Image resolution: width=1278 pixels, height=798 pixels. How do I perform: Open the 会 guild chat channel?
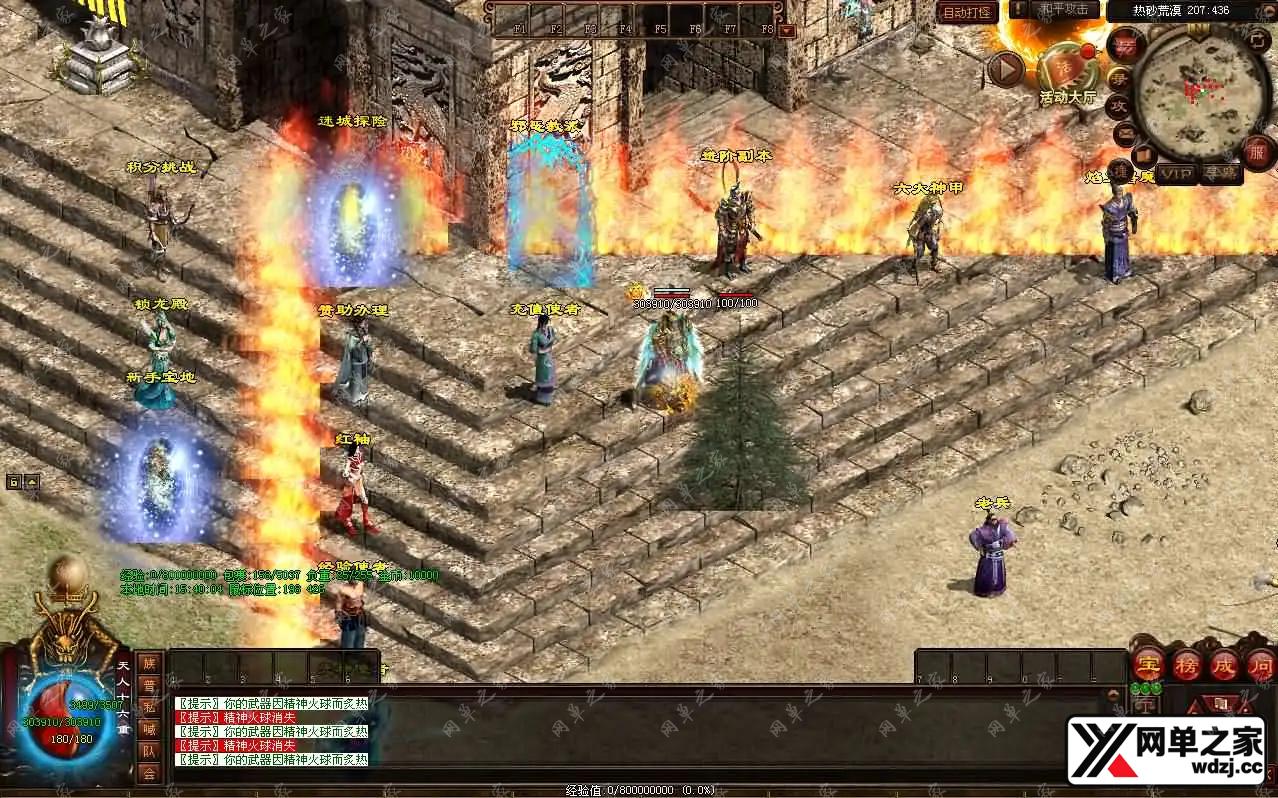point(149,773)
